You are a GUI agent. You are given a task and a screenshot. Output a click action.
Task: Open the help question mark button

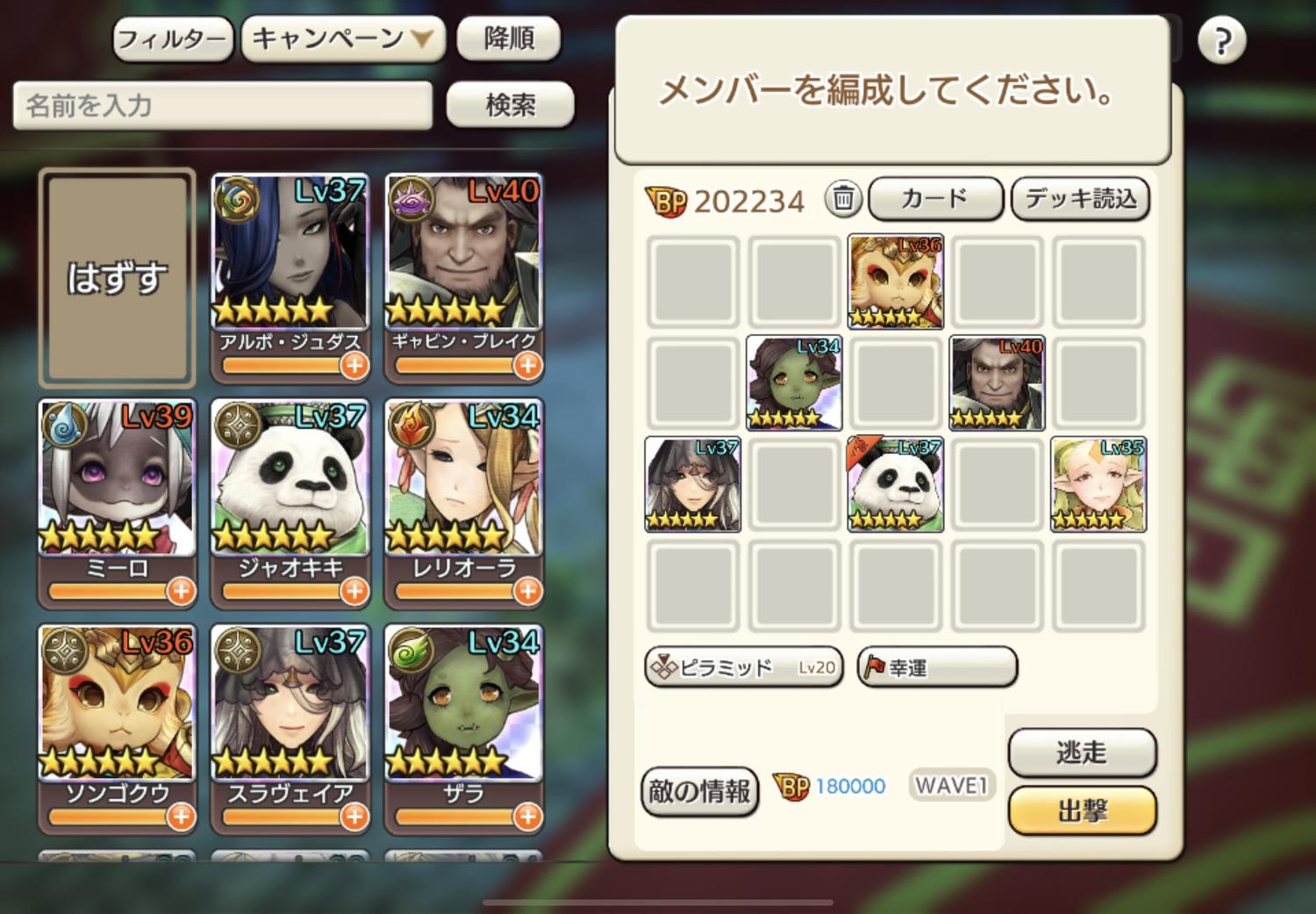pyautogui.click(x=1221, y=41)
